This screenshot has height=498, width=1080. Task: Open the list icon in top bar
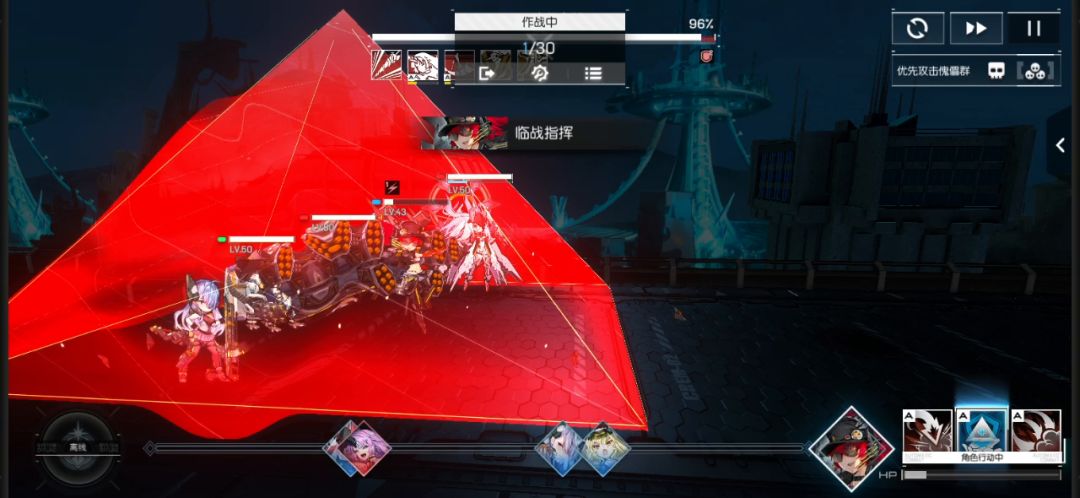pyautogui.click(x=593, y=73)
